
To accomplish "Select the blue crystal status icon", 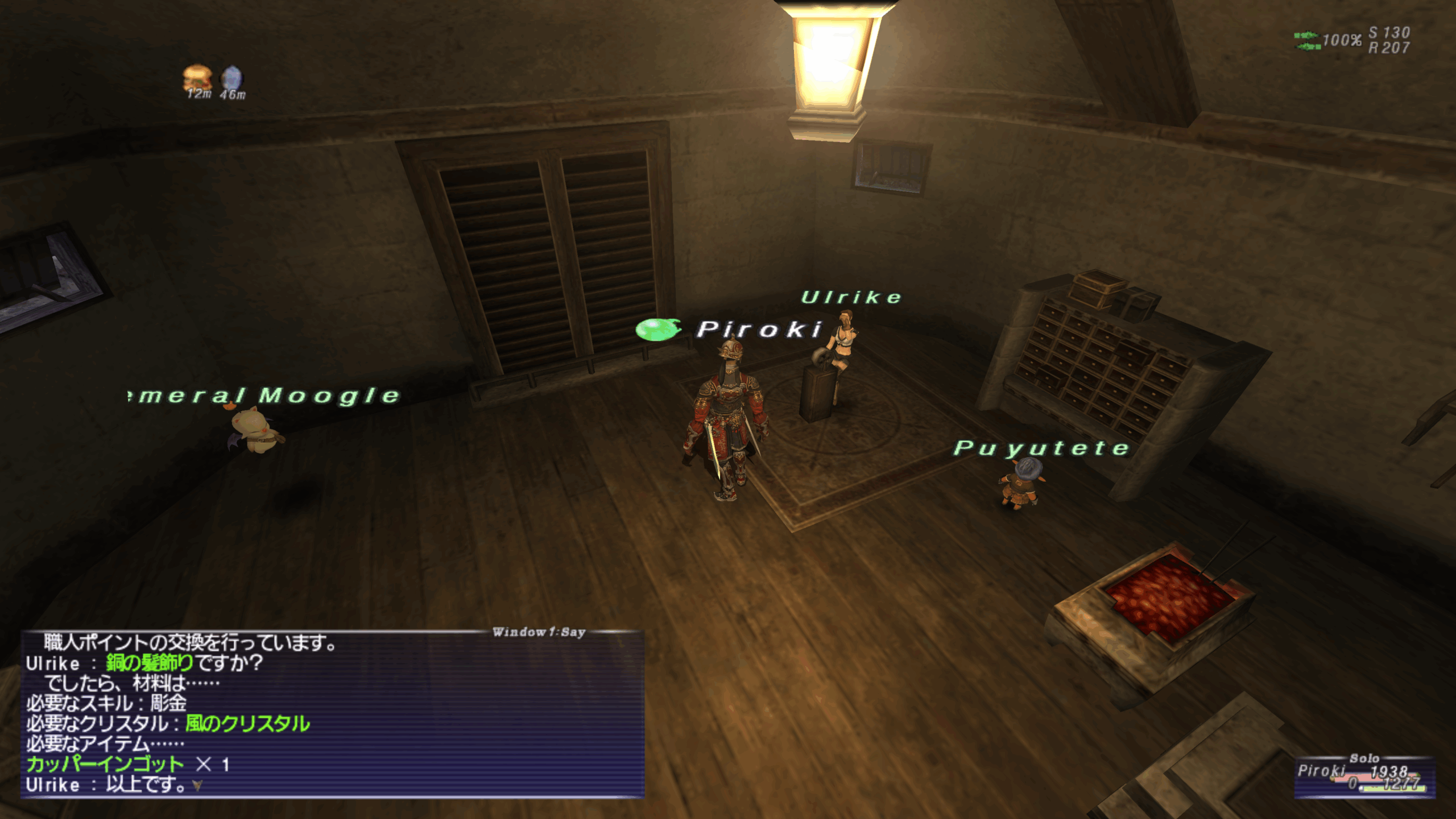I will click(x=231, y=78).
